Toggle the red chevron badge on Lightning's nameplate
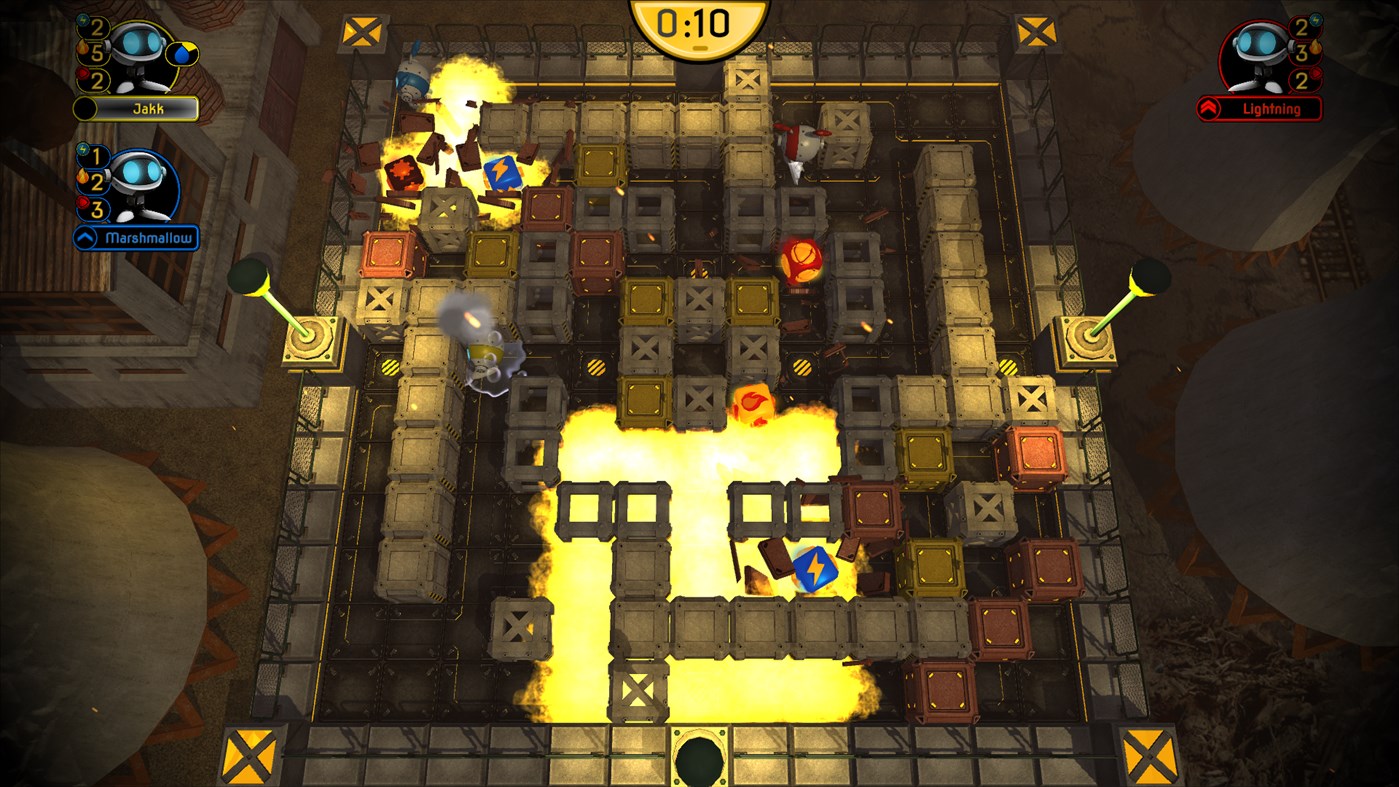Viewport: 1399px width, 787px height. tap(1207, 108)
